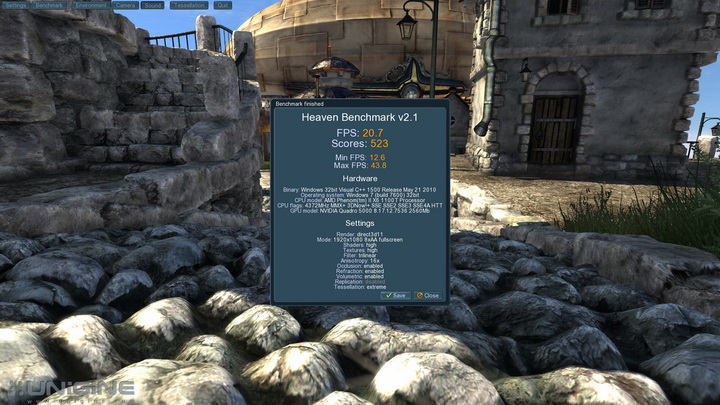
Task: Quit the Heaven Benchmark
Action: pos(222,5)
